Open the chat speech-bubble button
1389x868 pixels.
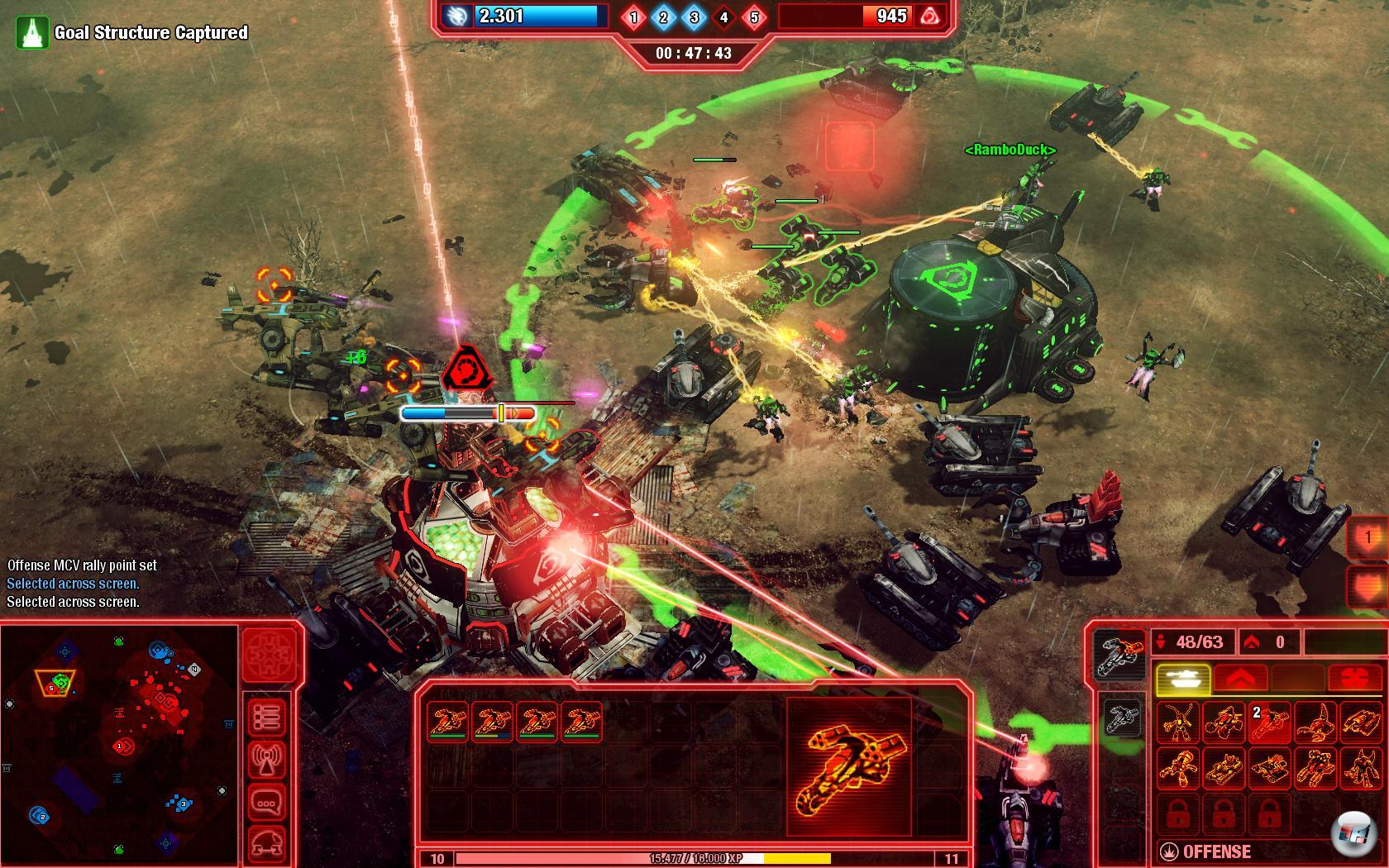coord(266,802)
